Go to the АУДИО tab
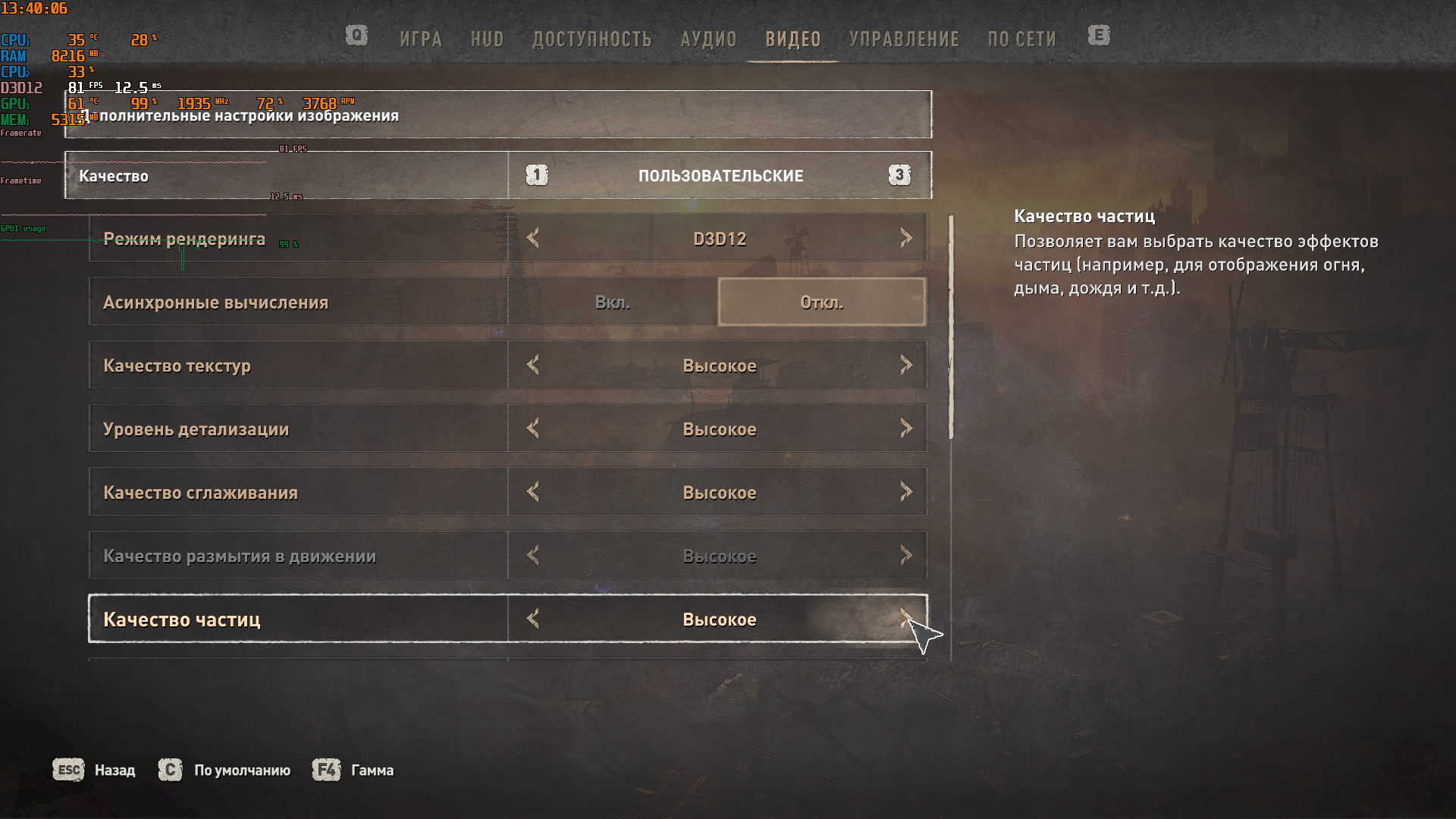1456x819 pixels. [x=708, y=39]
